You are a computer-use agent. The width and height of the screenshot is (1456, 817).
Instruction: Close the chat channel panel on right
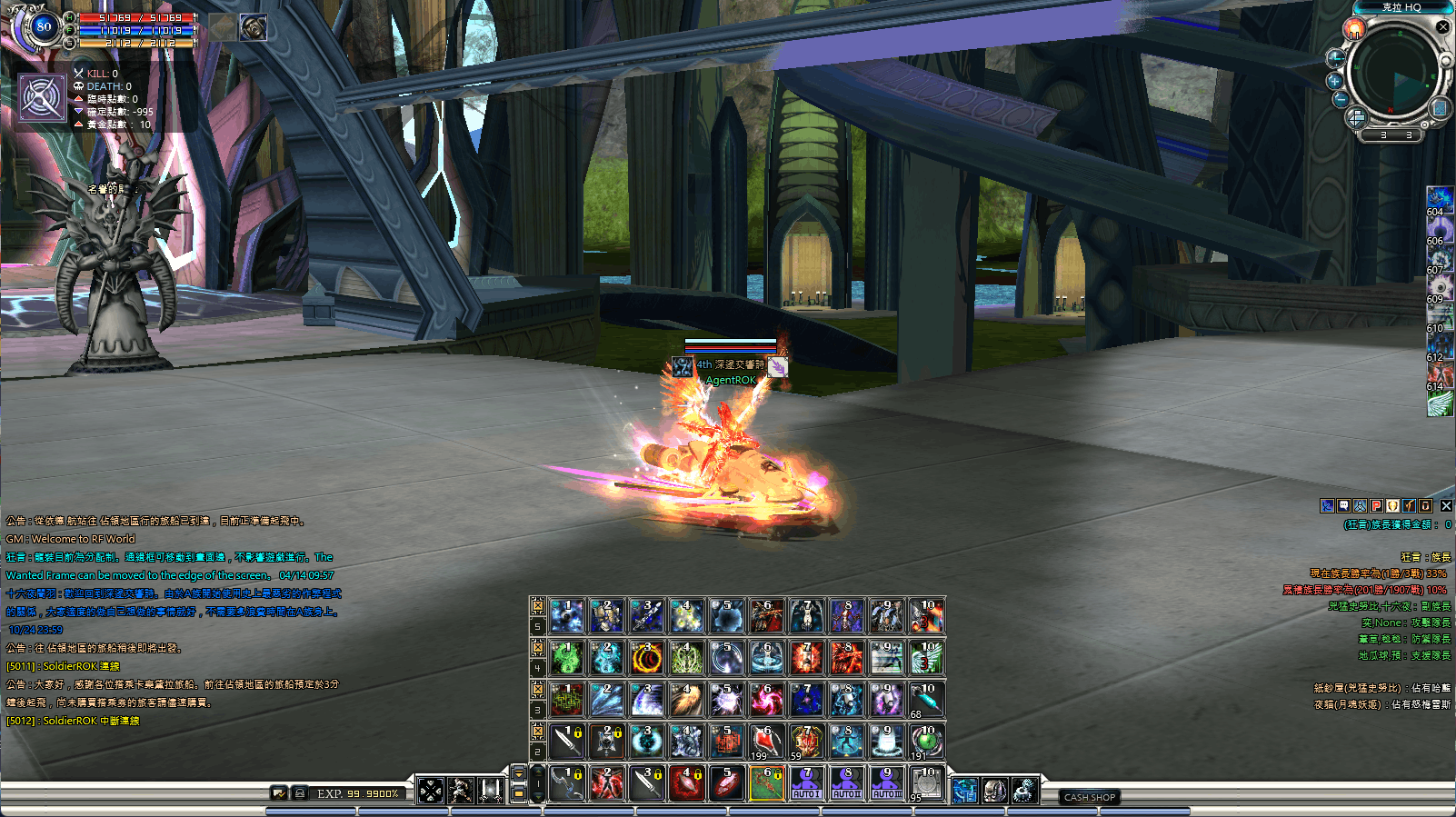click(x=1446, y=506)
